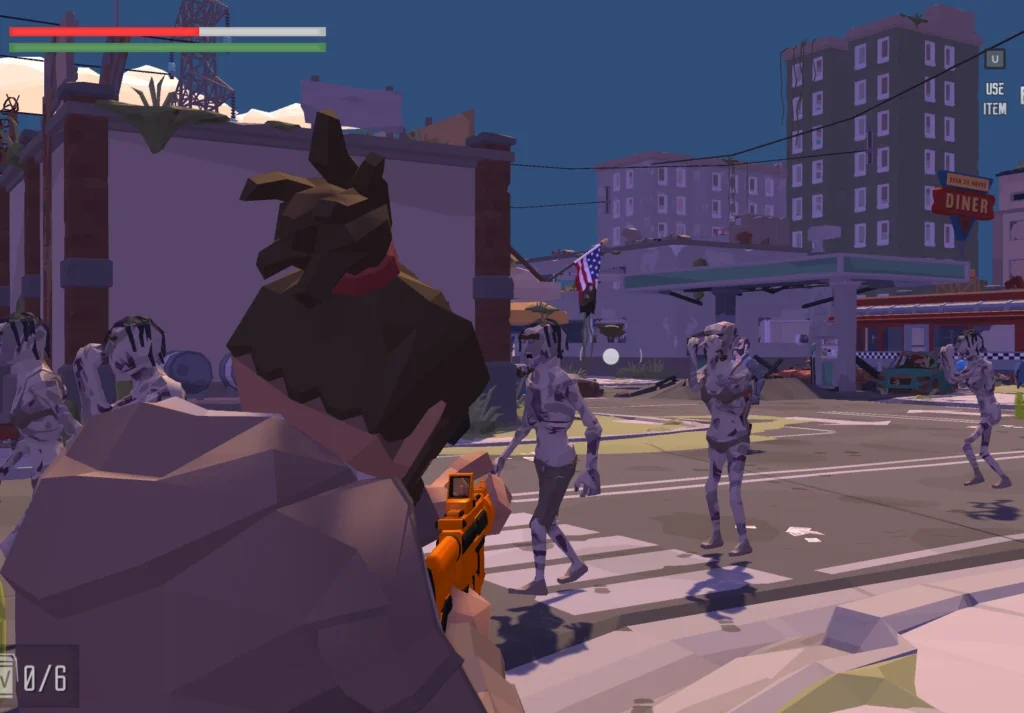Activate the Use Item action label
This screenshot has height=713, width=1024.
pyautogui.click(x=994, y=98)
